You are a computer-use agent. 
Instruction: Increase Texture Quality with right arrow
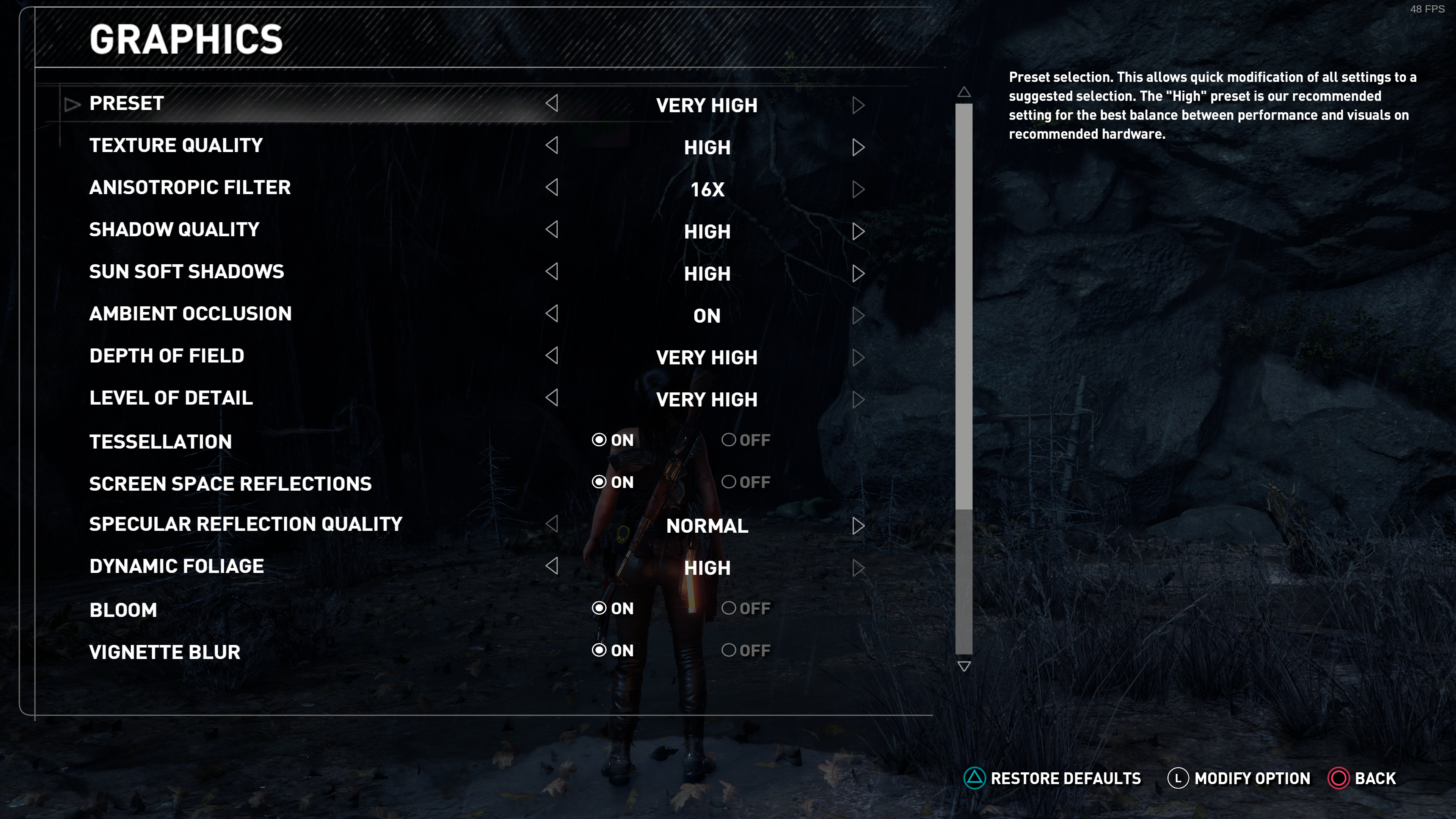click(x=858, y=147)
